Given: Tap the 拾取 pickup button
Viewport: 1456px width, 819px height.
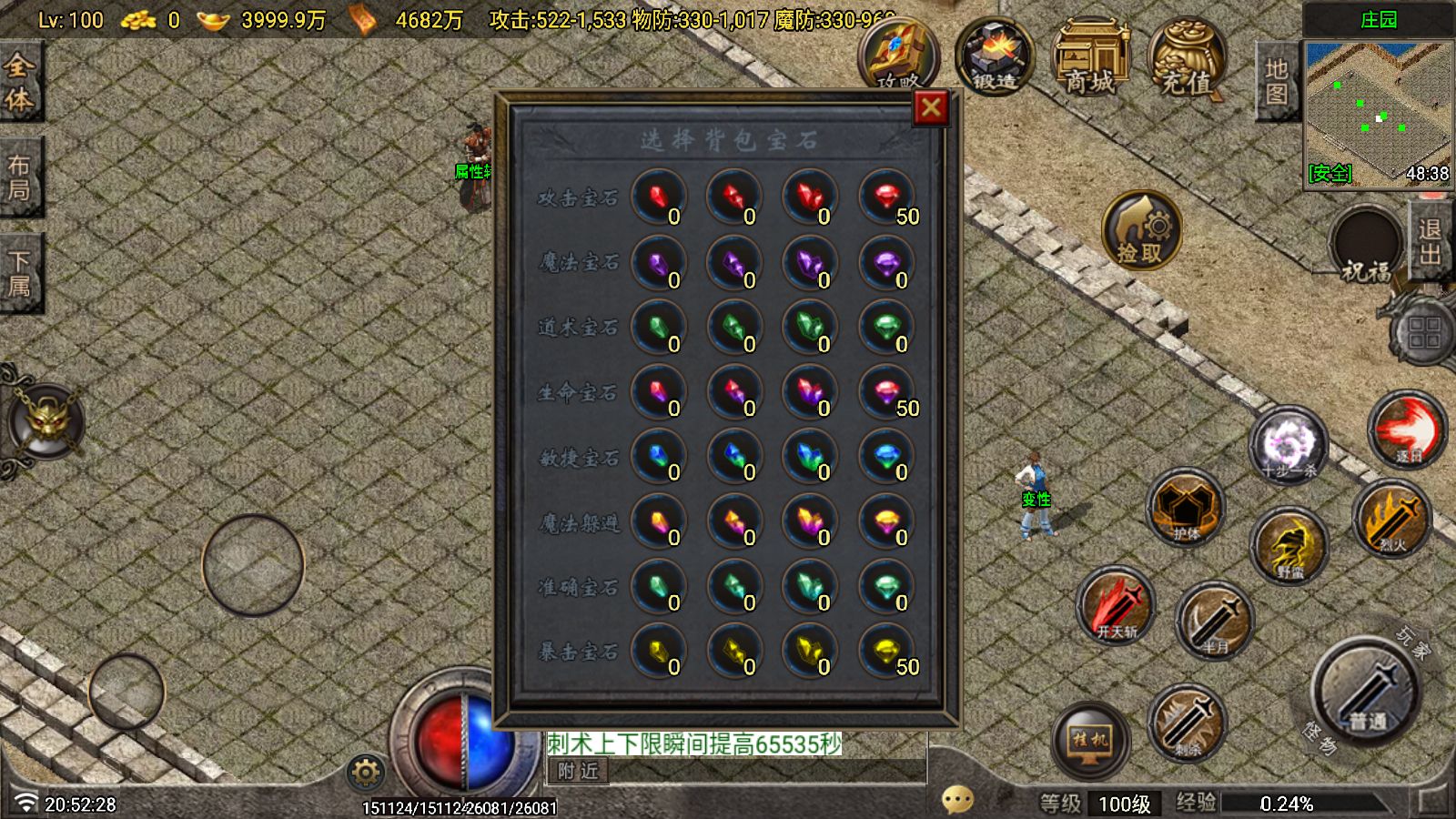Looking at the screenshot, I should pos(1141,229).
